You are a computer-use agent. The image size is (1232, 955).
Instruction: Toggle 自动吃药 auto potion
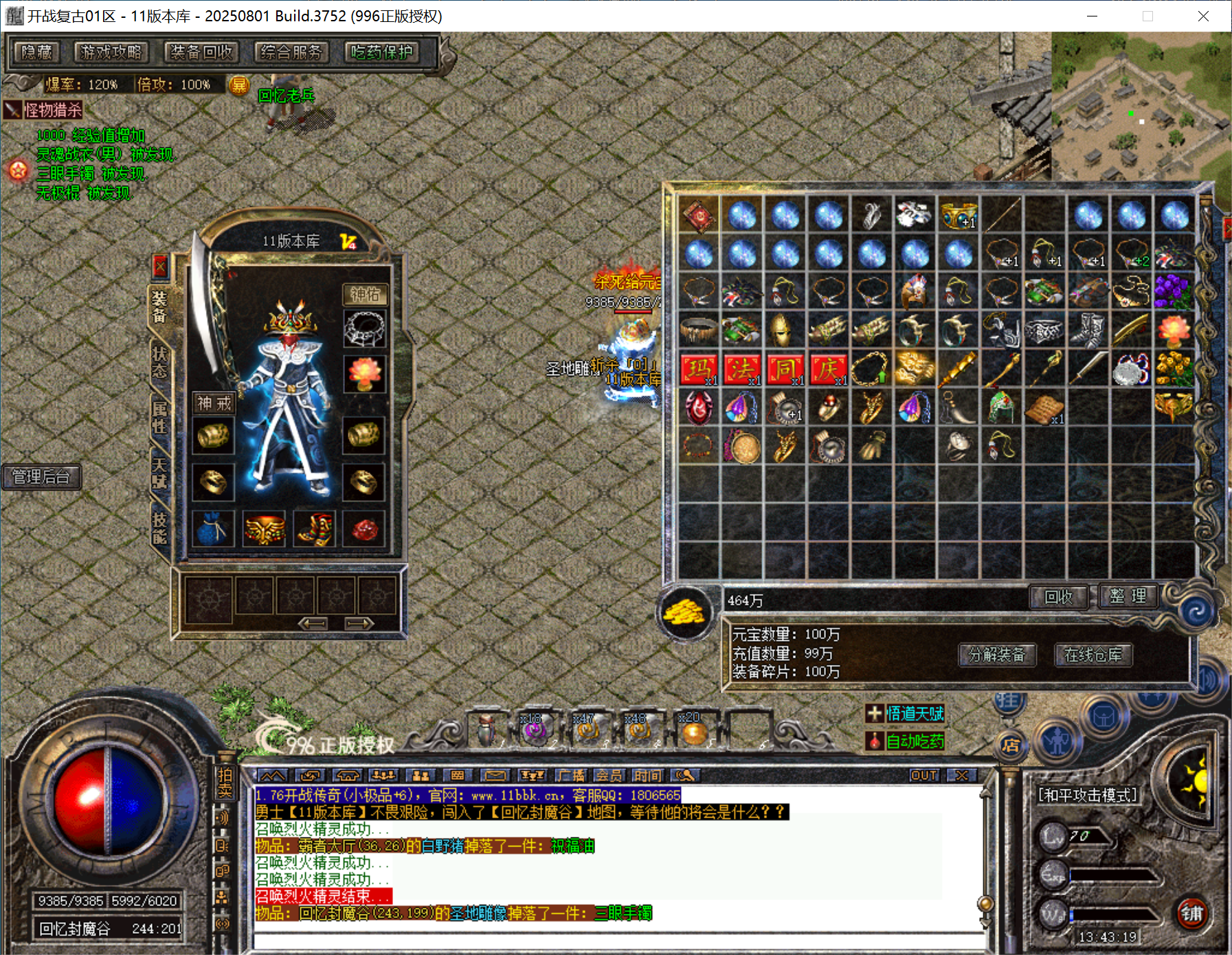click(915, 741)
